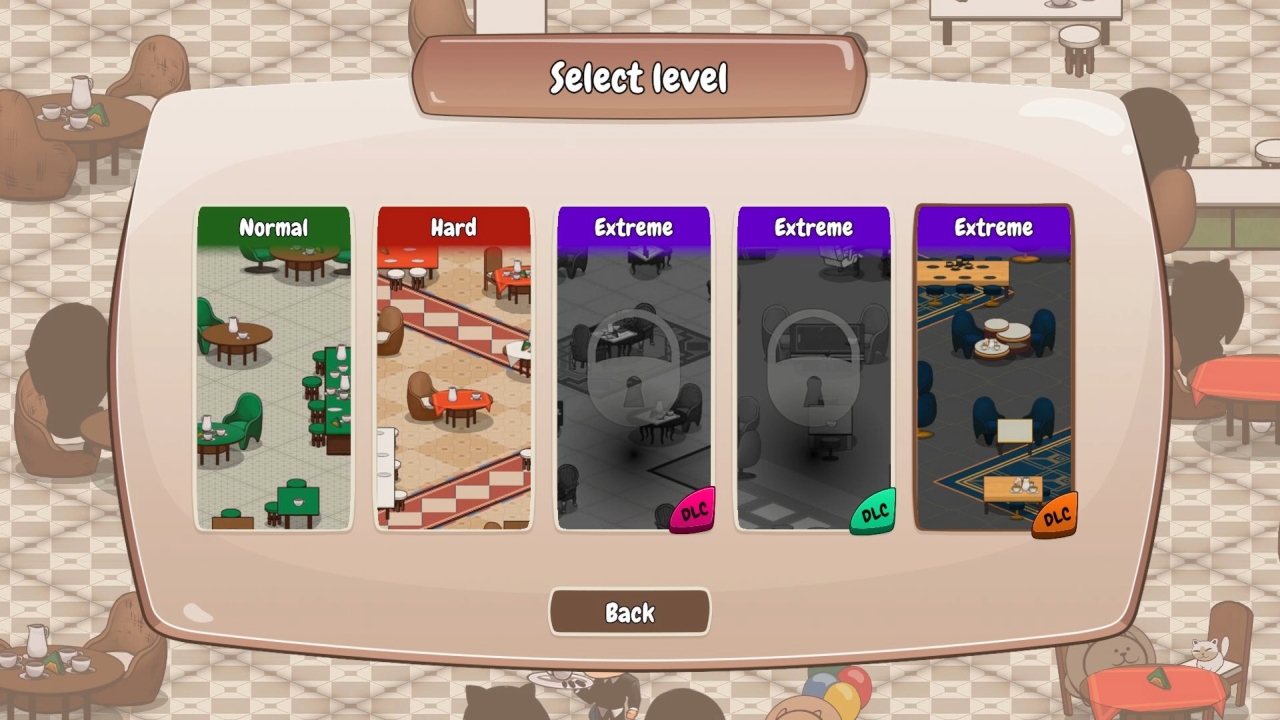Open the Hard level with checkered floor
The image size is (1280, 720).
click(453, 368)
